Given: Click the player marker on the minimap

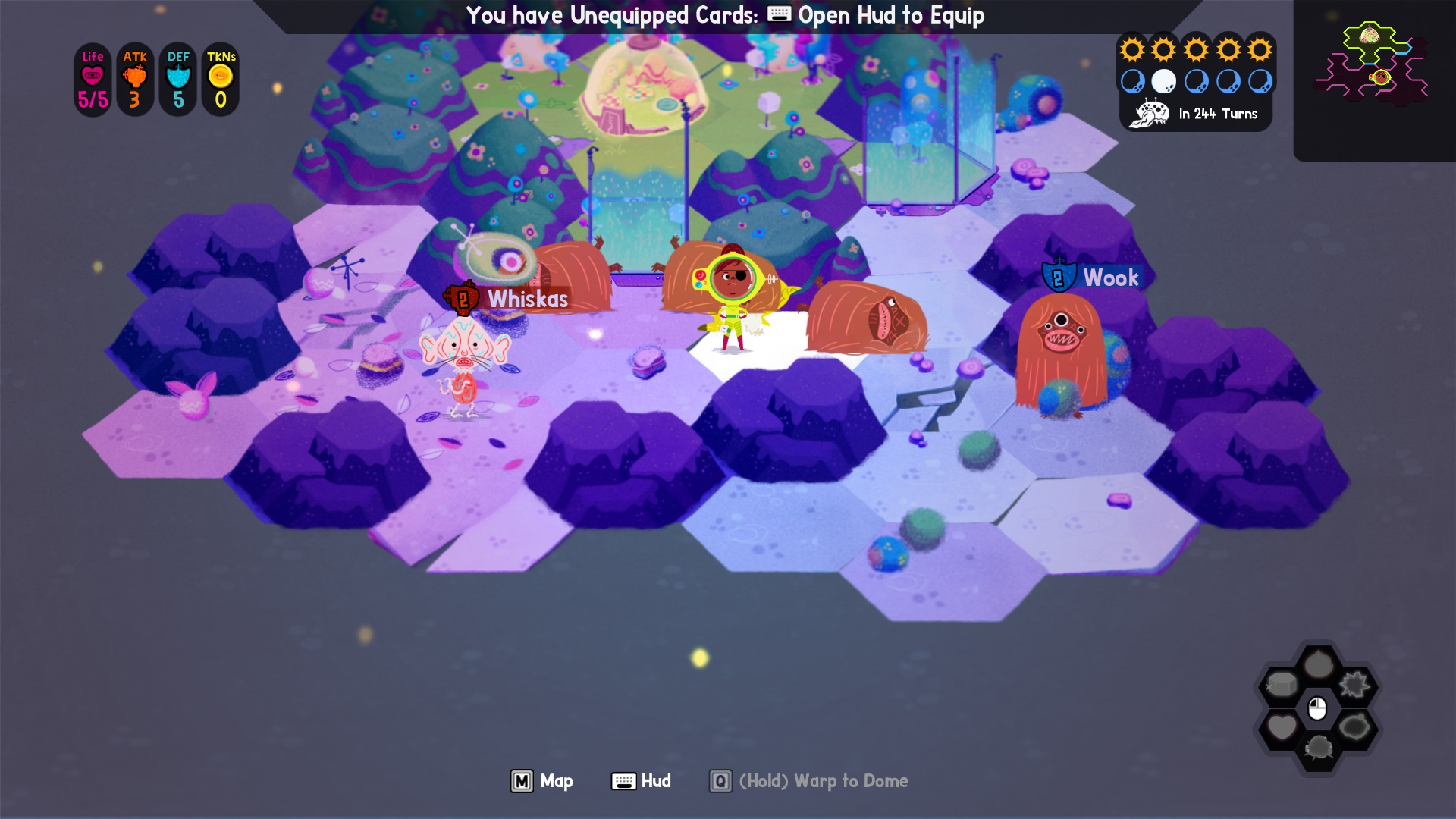Looking at the screenshot, I should tap(1381, 77).
